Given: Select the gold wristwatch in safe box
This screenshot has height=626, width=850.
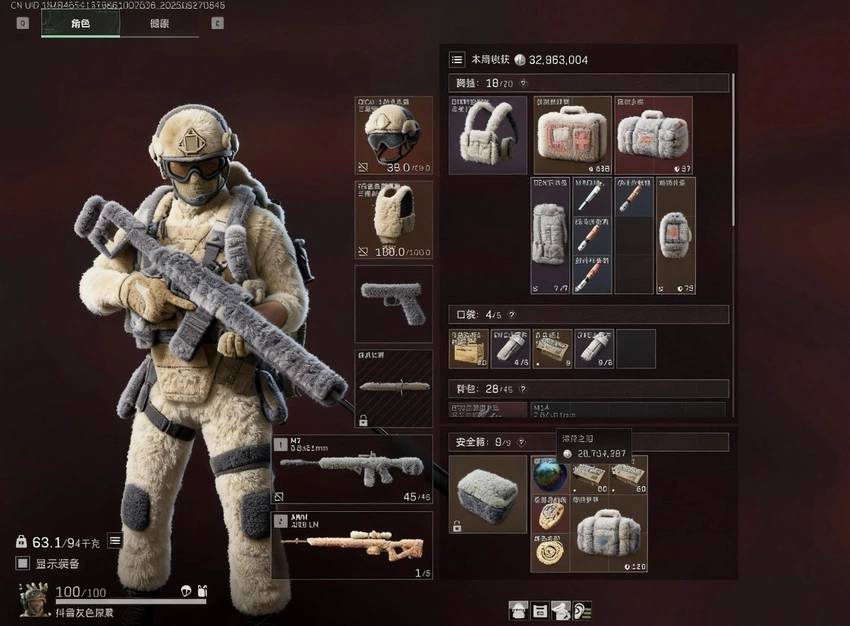Looking at the screenshot, I should [550, 514].
